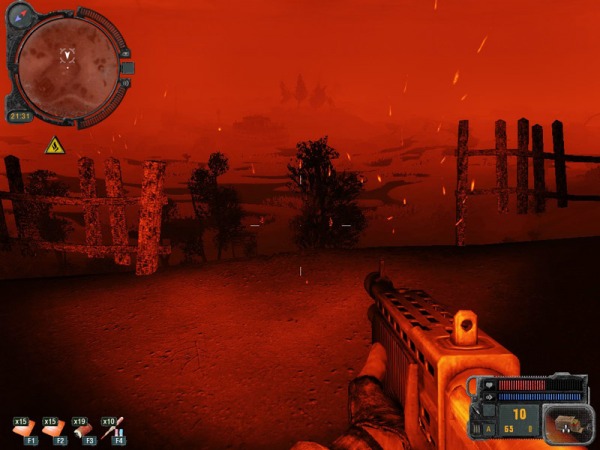This screenshot has width=600, height=450.
Task: Click the yellow hazard warning icon
Action: pos(54,146)
